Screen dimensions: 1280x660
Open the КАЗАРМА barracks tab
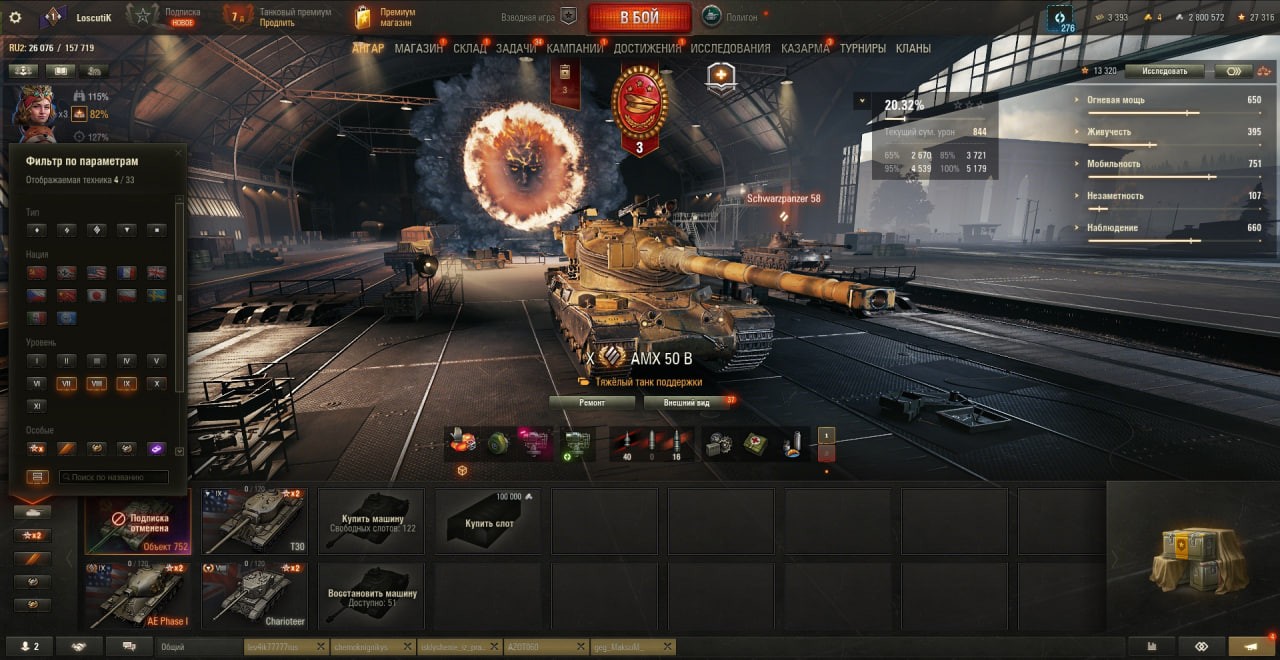pyautogui.click(x=805, y=48)
